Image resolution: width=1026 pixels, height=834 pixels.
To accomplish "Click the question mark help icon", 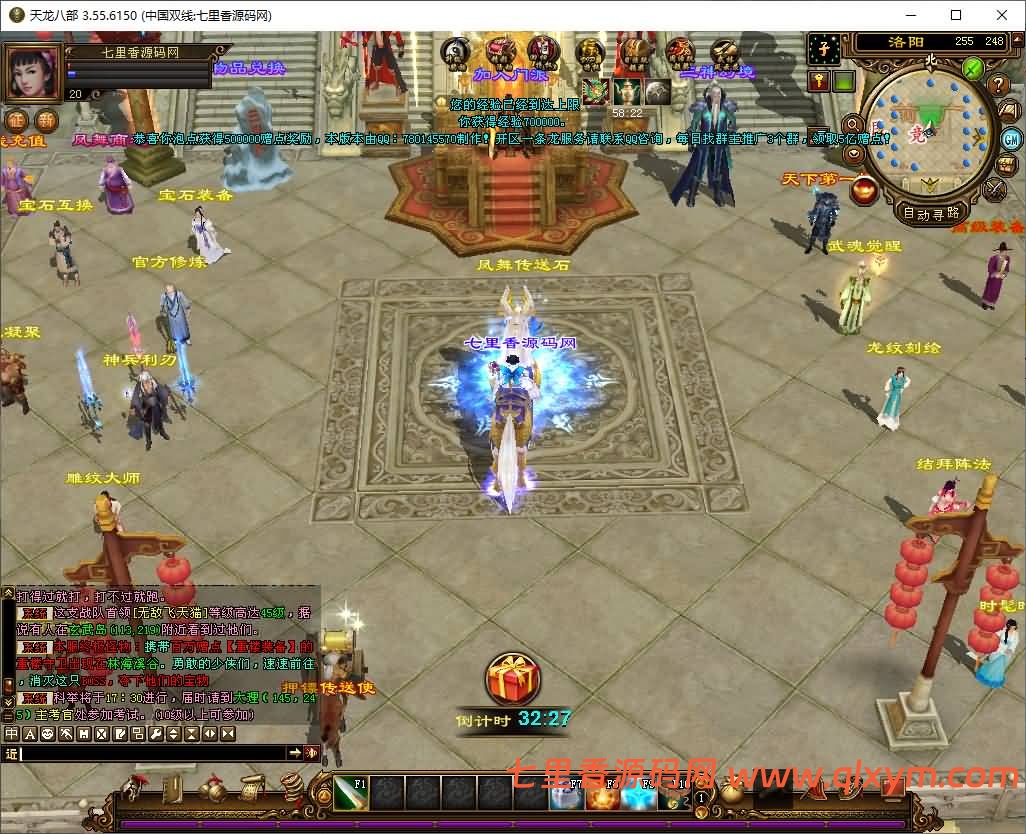I will 997,85.
